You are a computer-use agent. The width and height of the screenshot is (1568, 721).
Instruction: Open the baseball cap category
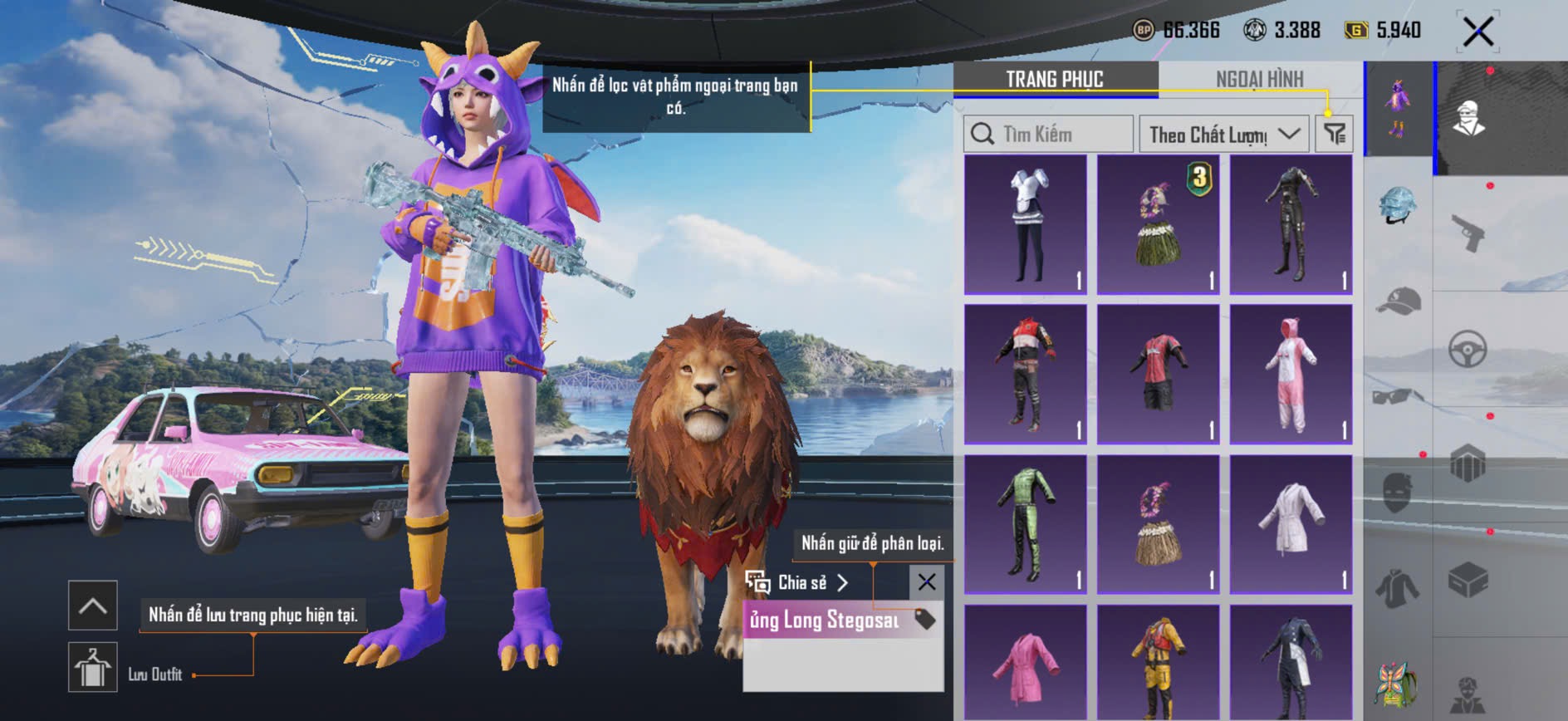point(1398,301)
